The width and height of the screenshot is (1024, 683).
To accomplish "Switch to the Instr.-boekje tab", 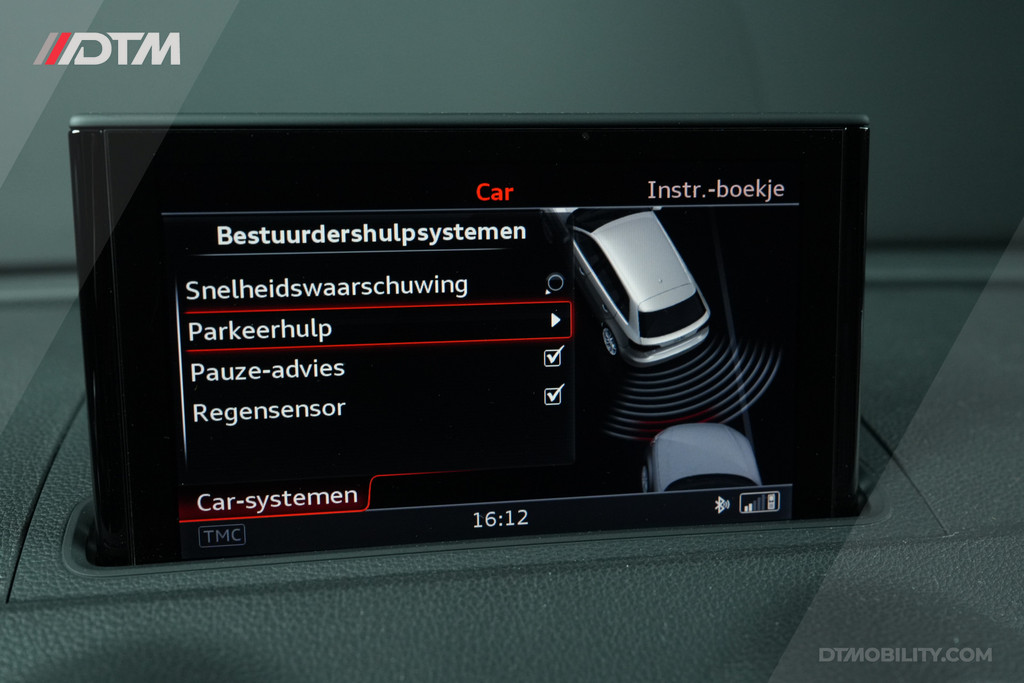I will tap(715, 190).
